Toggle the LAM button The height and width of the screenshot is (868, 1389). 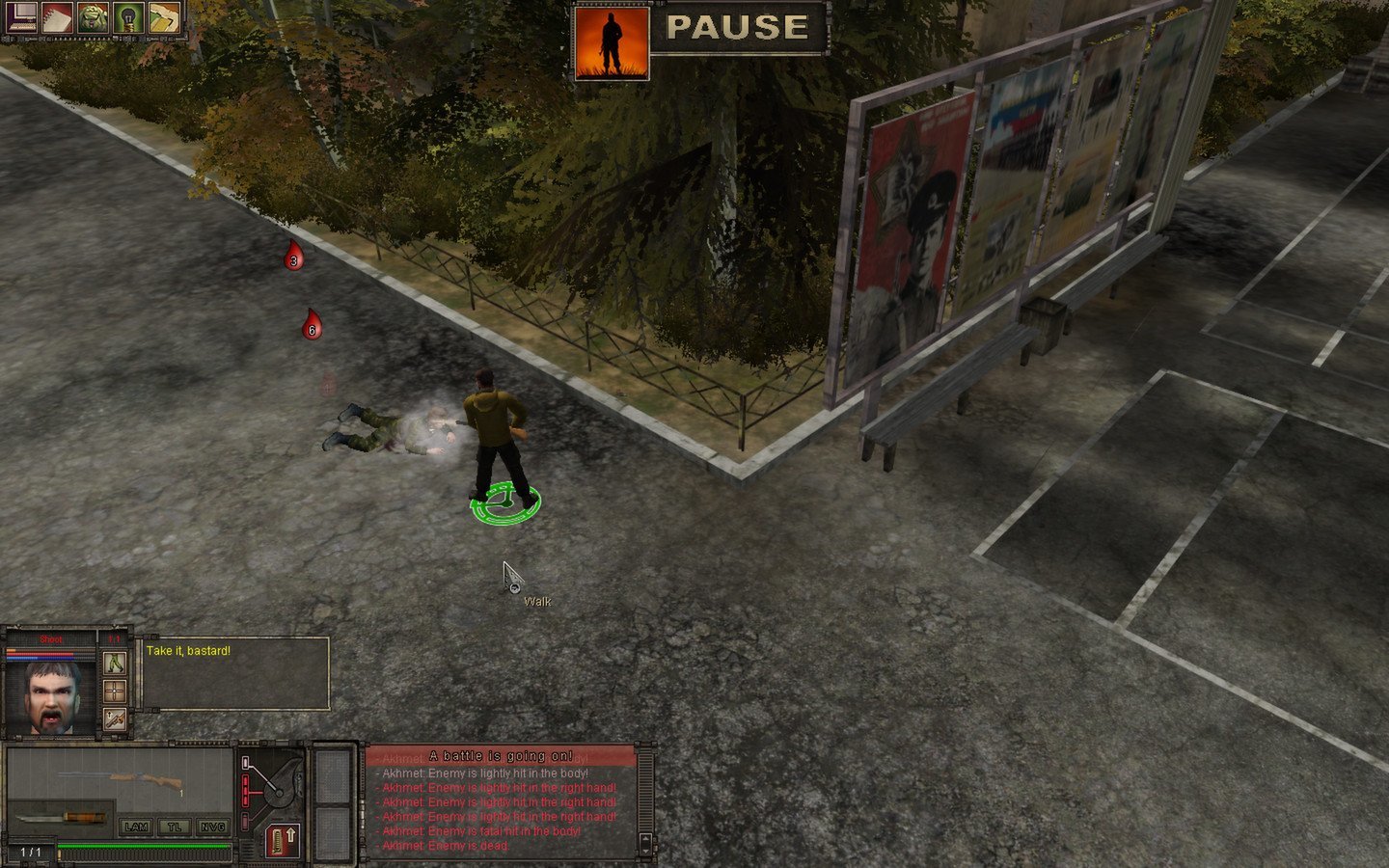(136, 827)
